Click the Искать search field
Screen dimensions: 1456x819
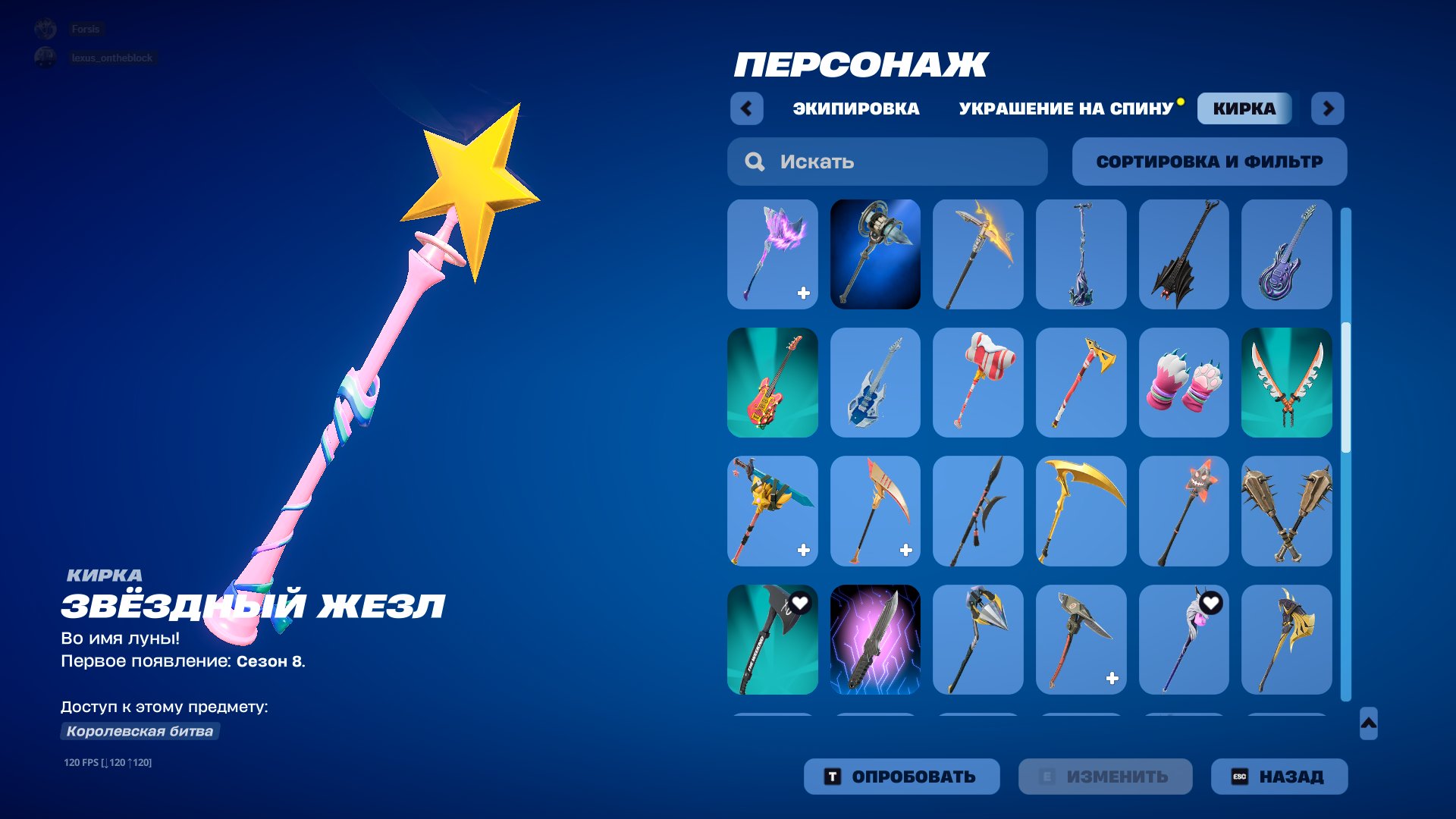point(887,162)
